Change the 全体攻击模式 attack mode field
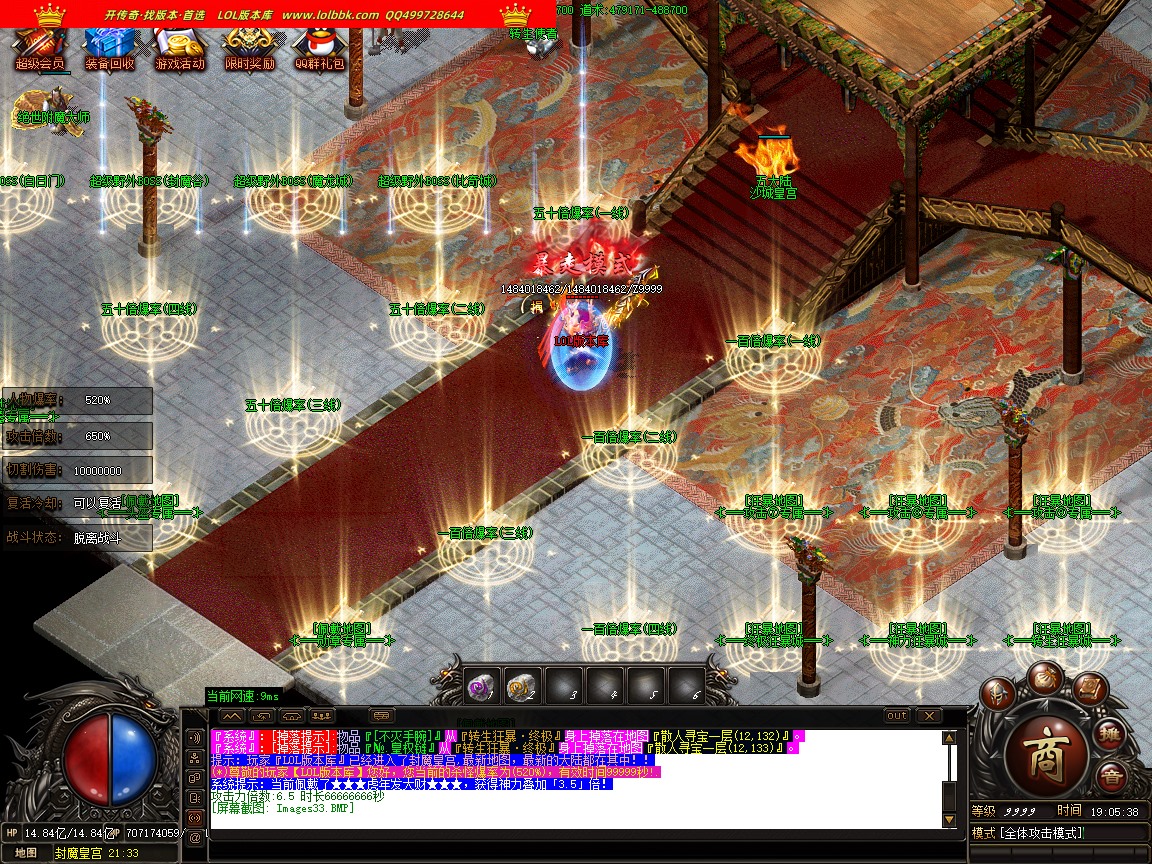The width and height of the screenshot is (1152, 864). click(x=1058, y=833)
